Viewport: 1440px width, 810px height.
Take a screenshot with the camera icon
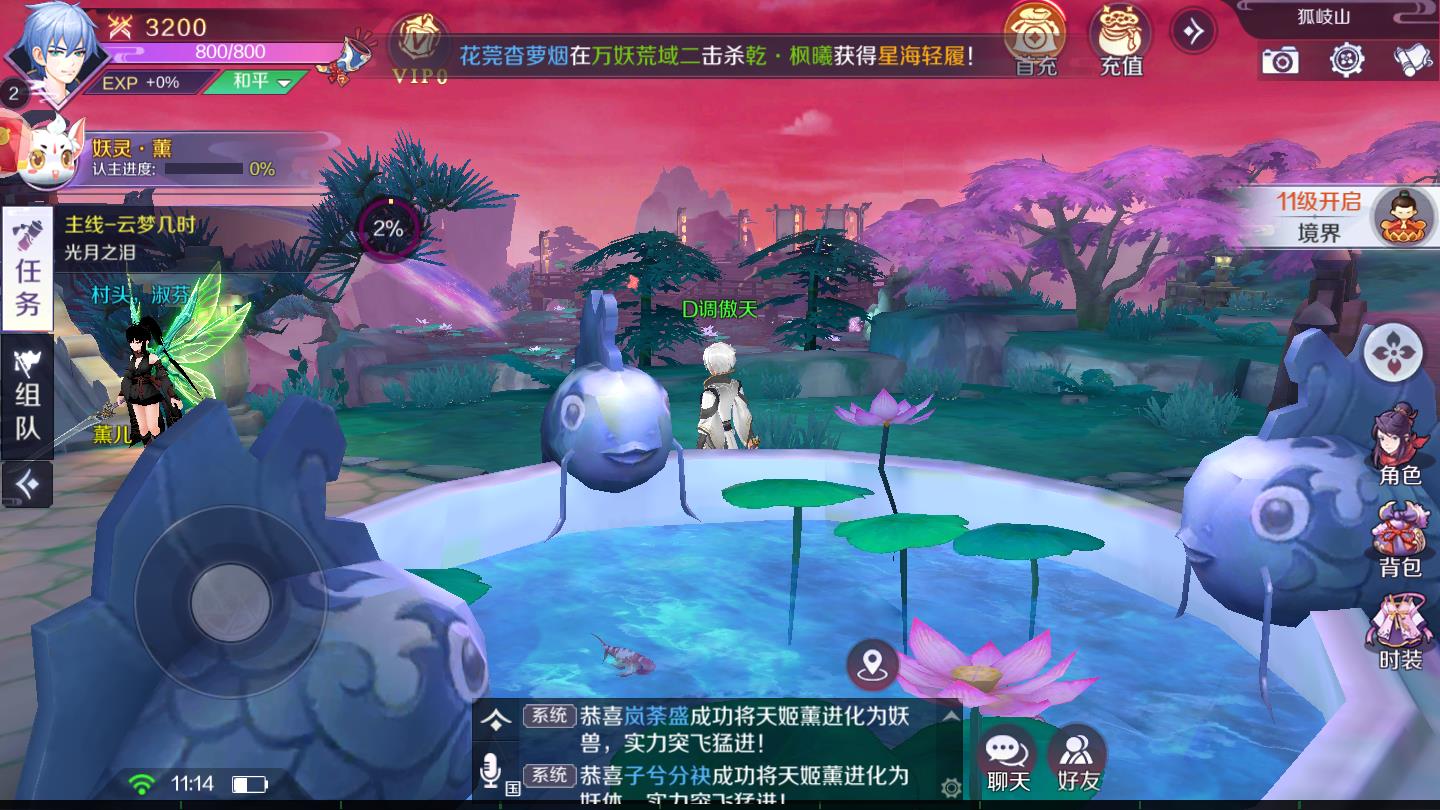[x=1279, y=61]
